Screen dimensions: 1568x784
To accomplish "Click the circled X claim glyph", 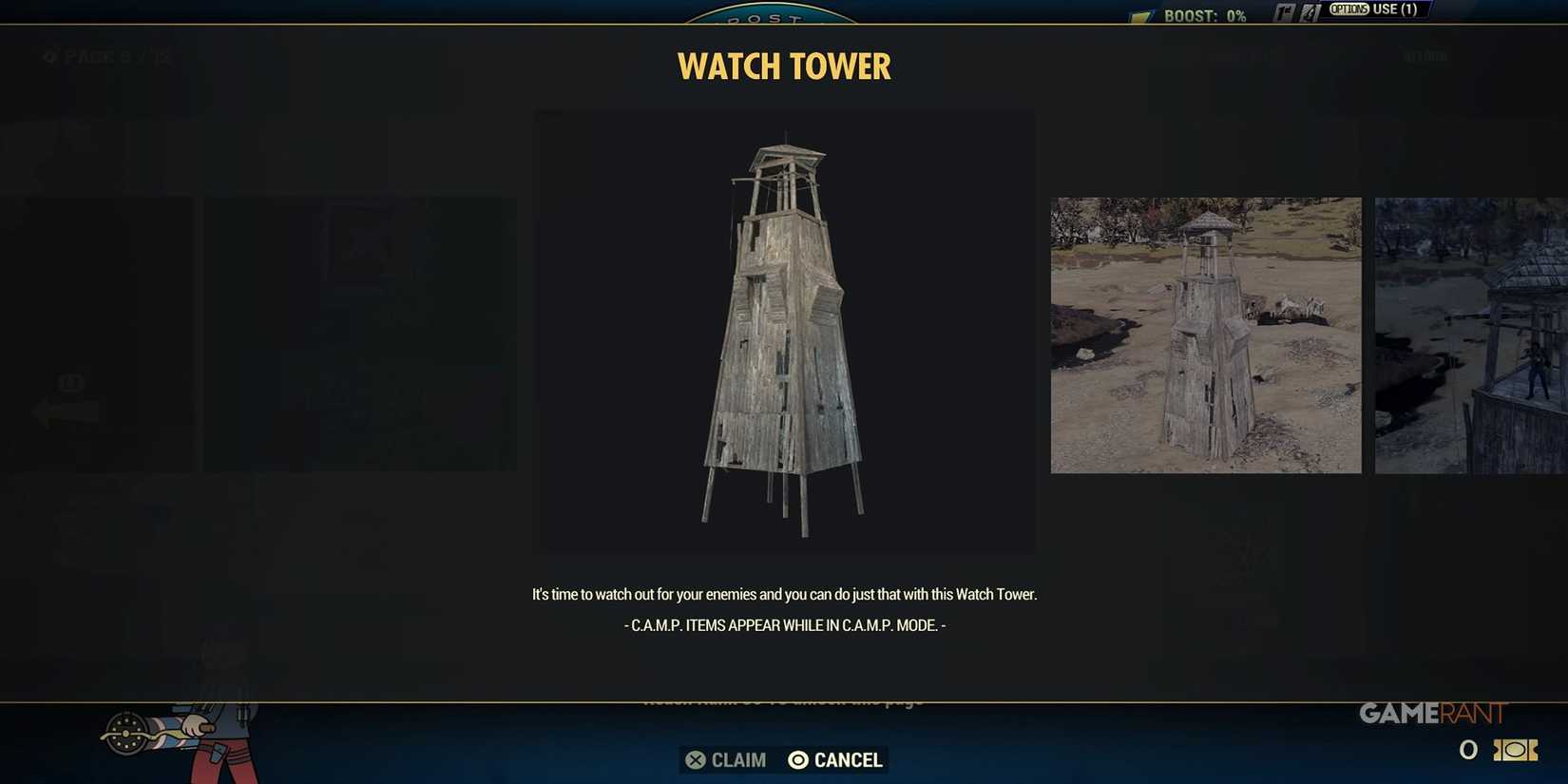I will [x=697, y=760].
